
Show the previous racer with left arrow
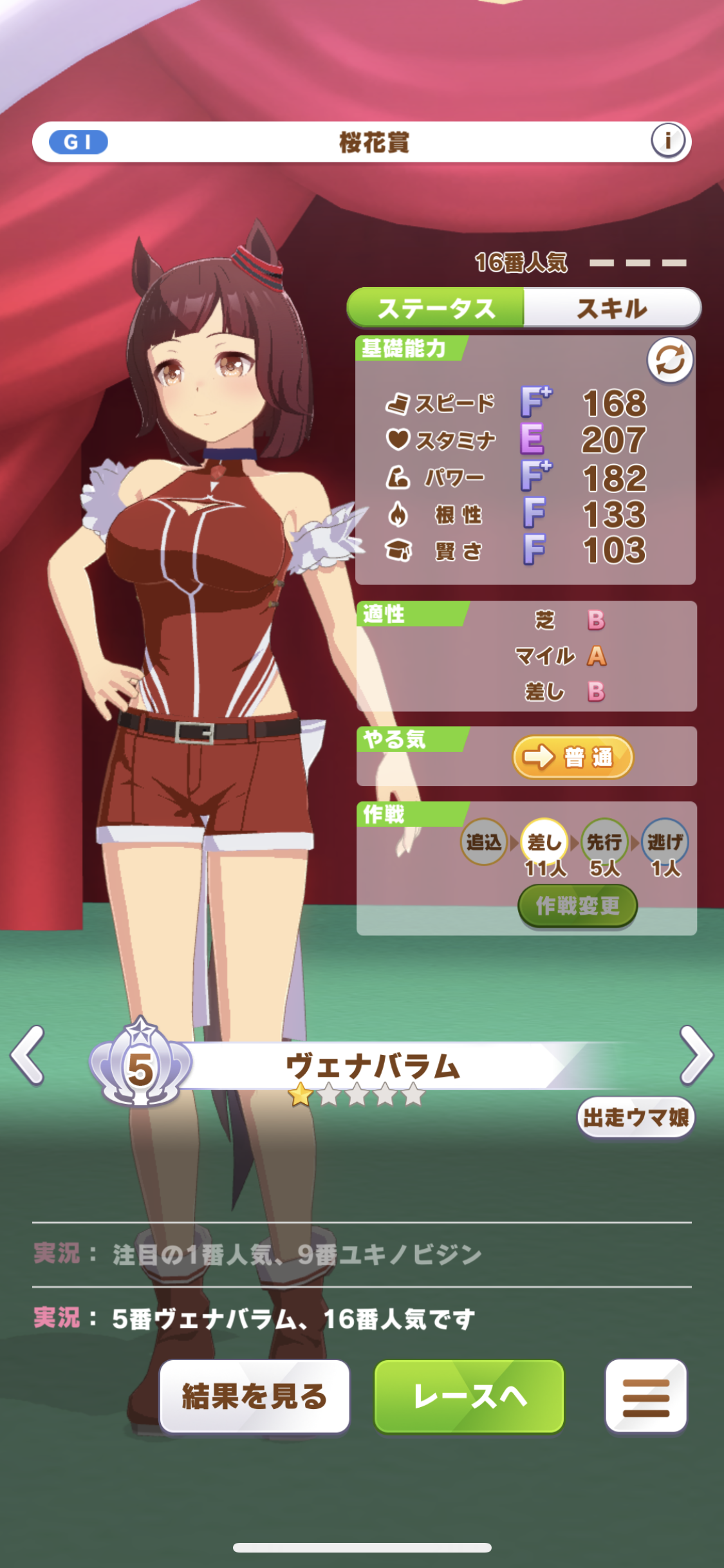pyautogui.click(x=28, y=1056)
